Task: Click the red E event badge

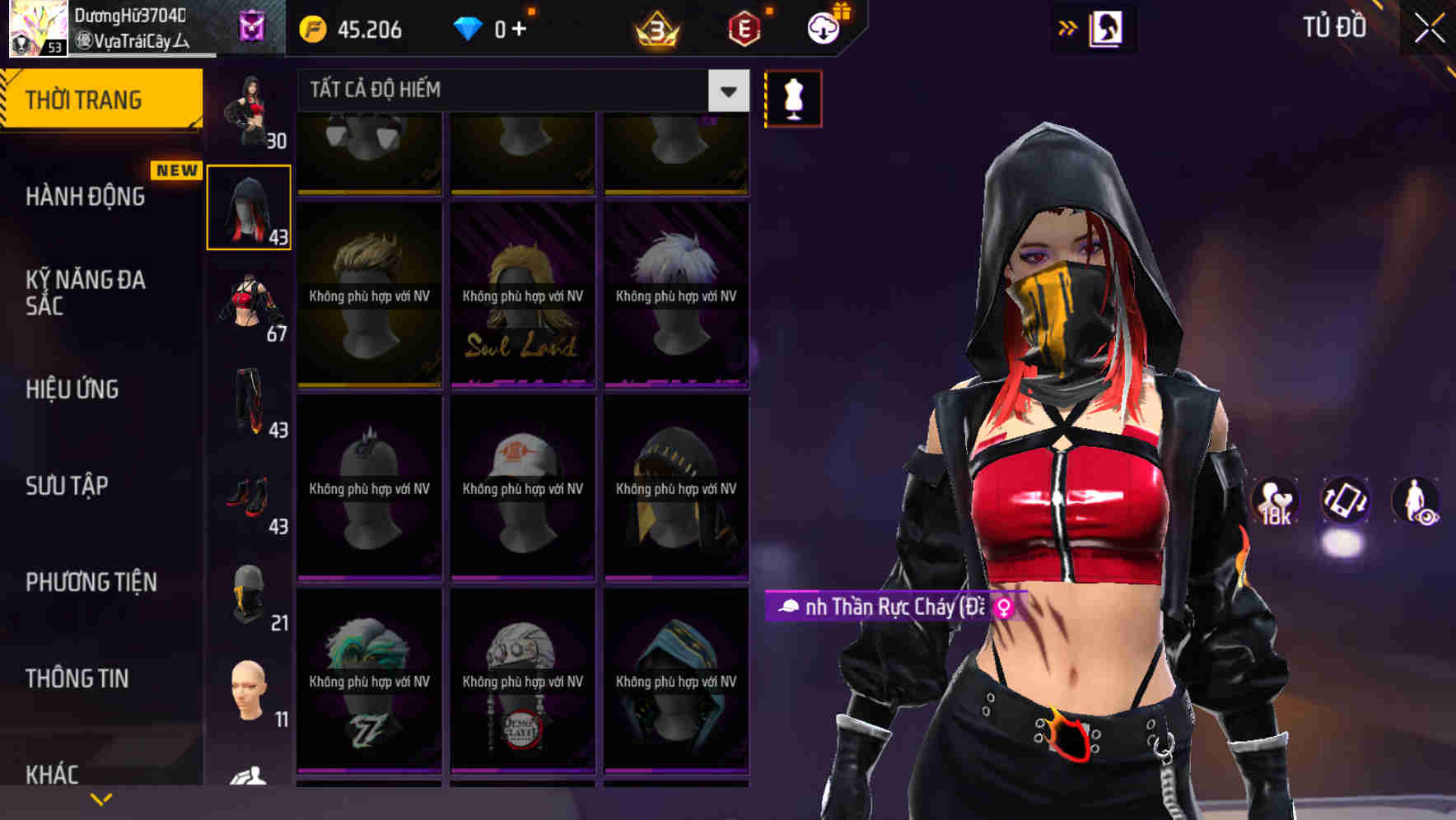Action: [744, 29]
